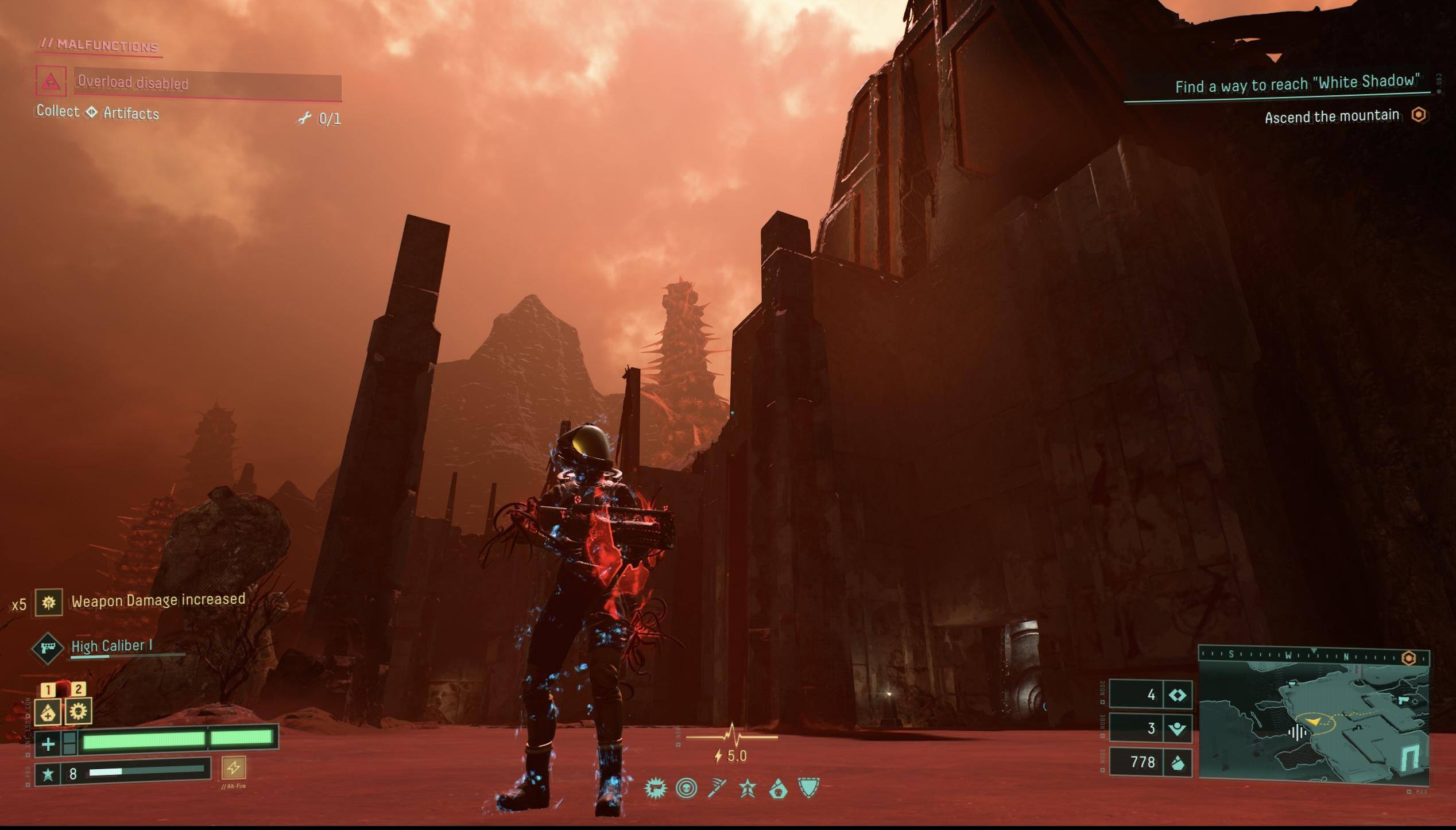Select the shield protection stat icon
Image resolution: width=1456 pixels, height=830 pixels.
point(808,788)
